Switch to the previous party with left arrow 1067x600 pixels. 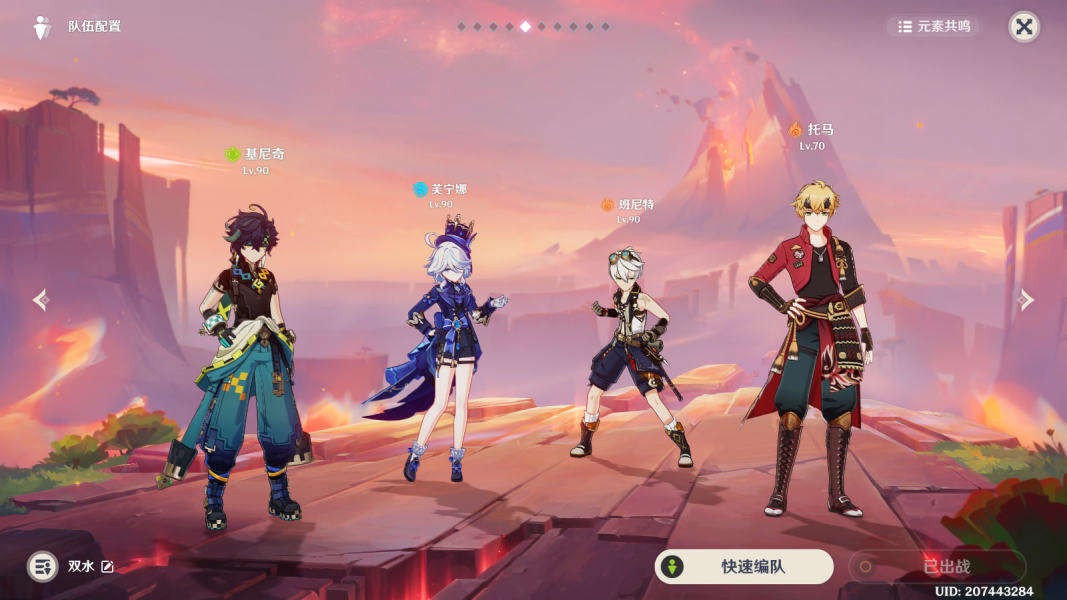(x=40, y=300)
